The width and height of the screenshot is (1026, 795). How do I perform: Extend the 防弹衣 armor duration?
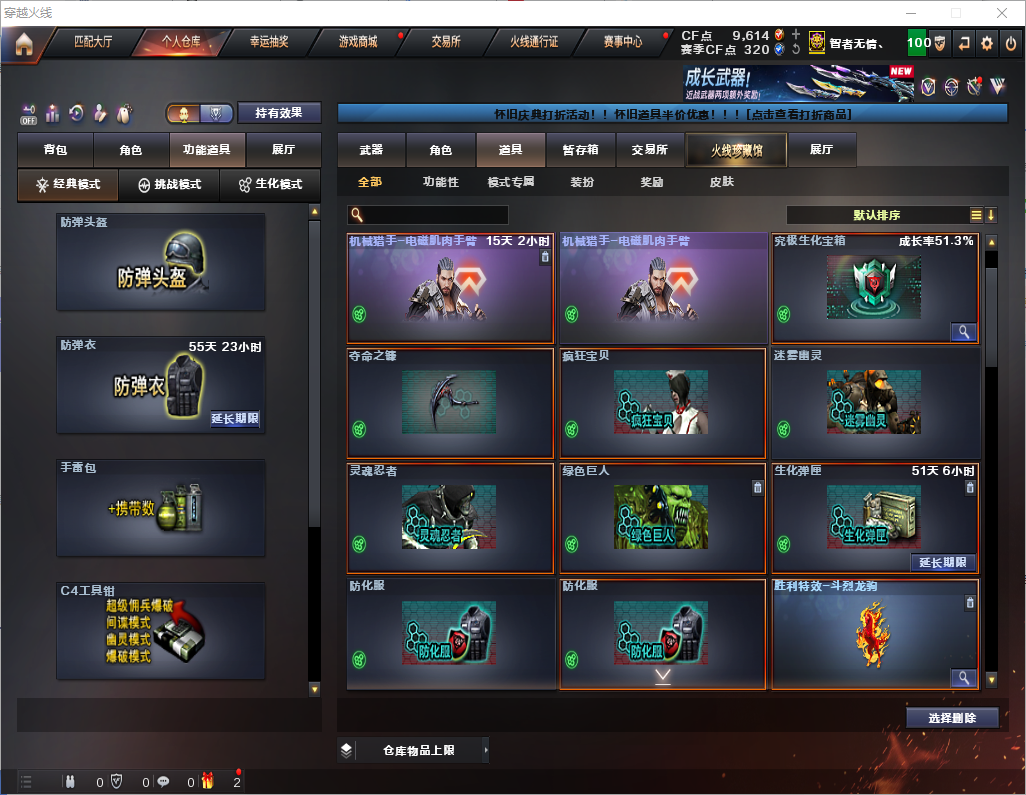[x=235, y=419]
